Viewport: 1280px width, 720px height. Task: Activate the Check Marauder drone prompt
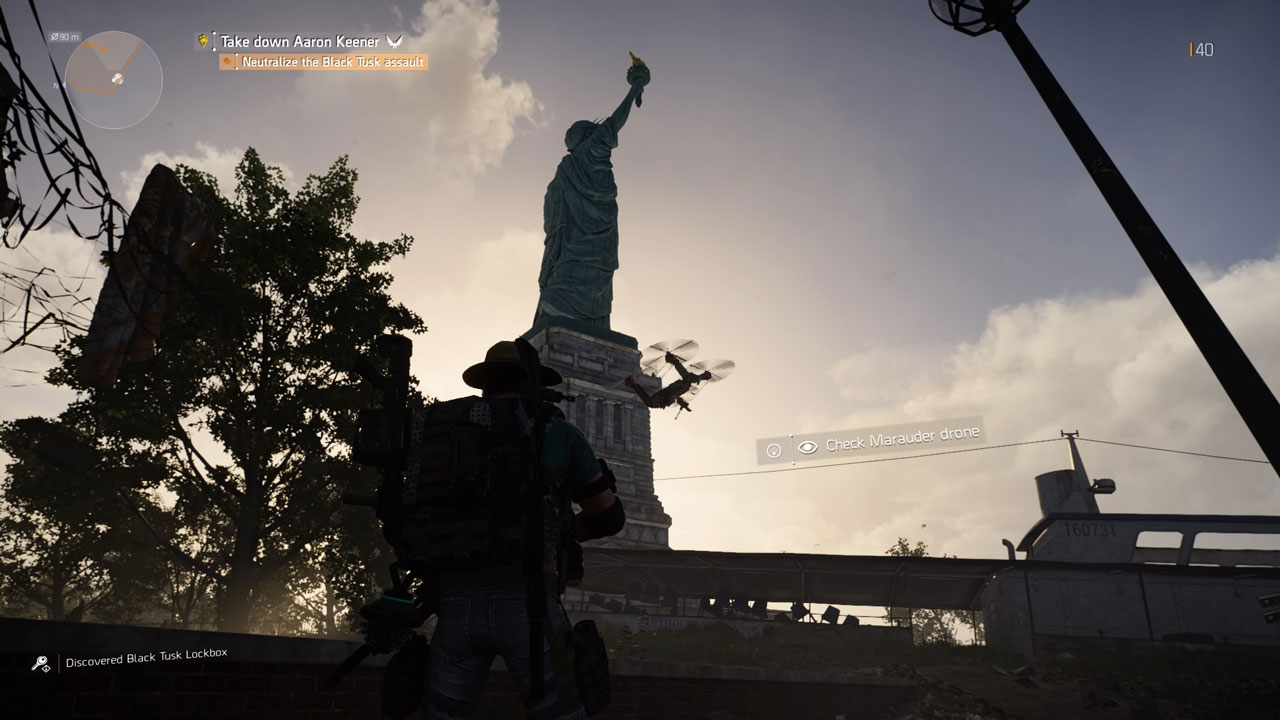coord(900,440)
